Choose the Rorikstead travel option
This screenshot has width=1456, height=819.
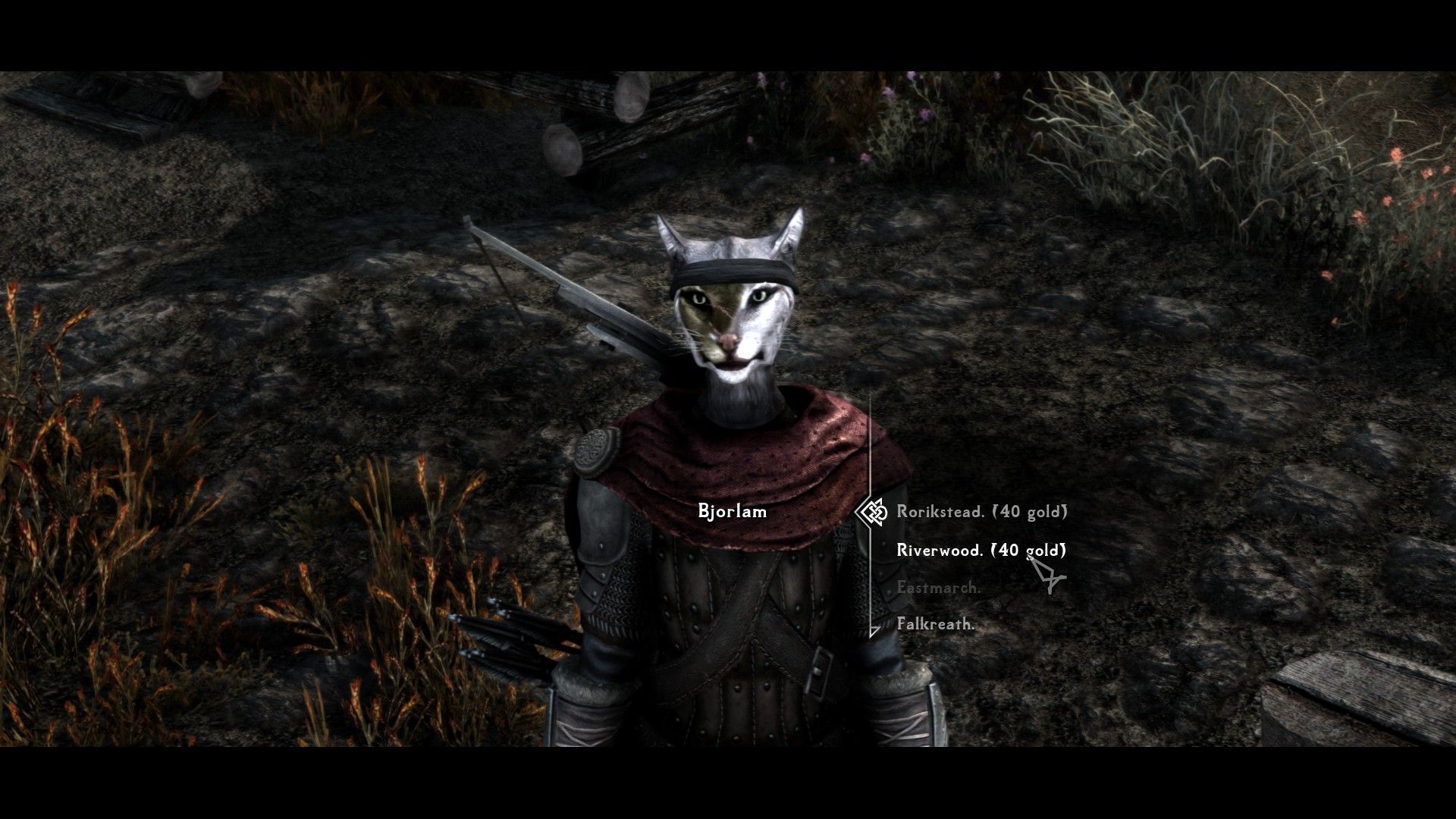981,512
